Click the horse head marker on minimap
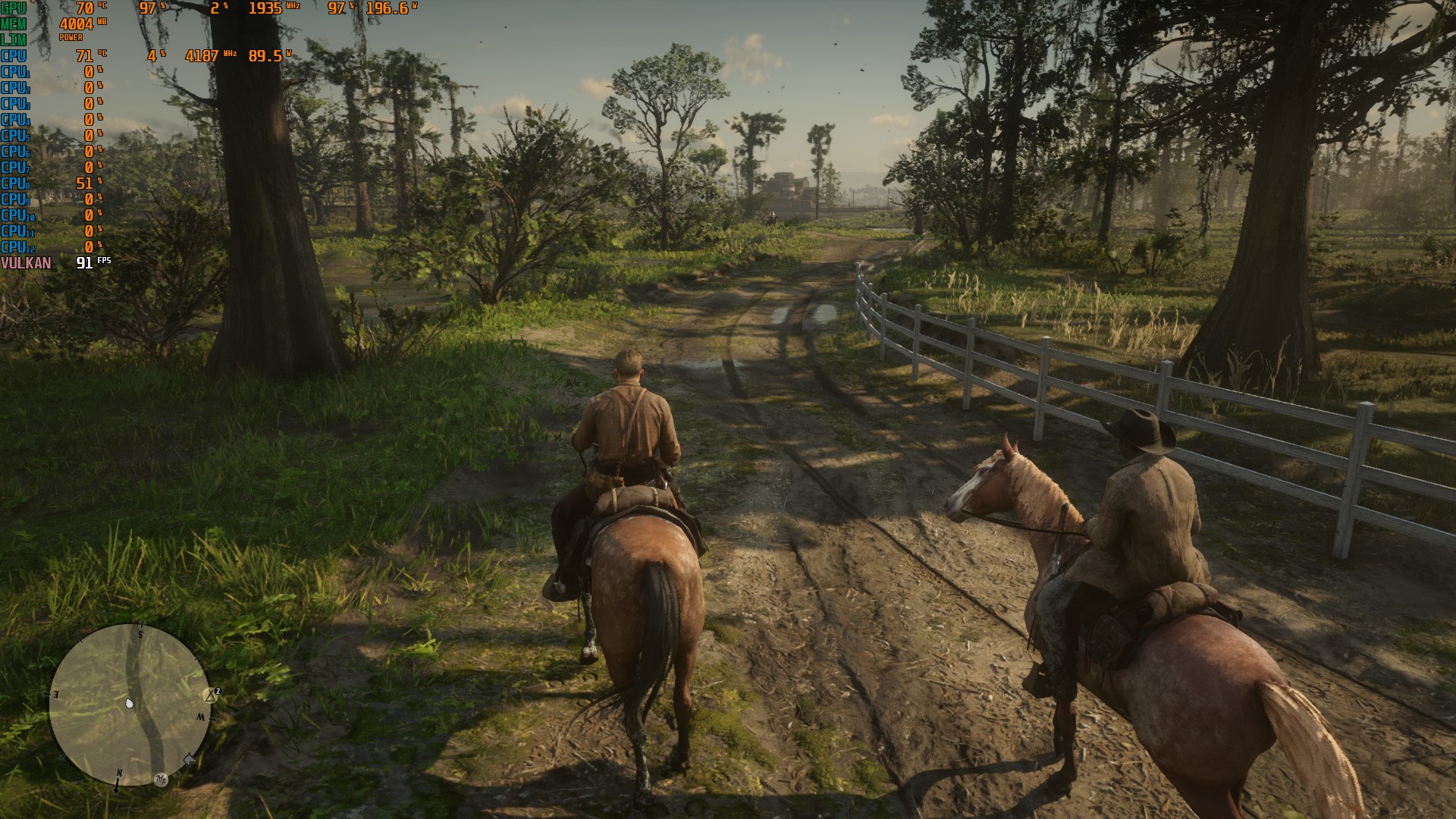1456x819 pixels. [190, 759]
